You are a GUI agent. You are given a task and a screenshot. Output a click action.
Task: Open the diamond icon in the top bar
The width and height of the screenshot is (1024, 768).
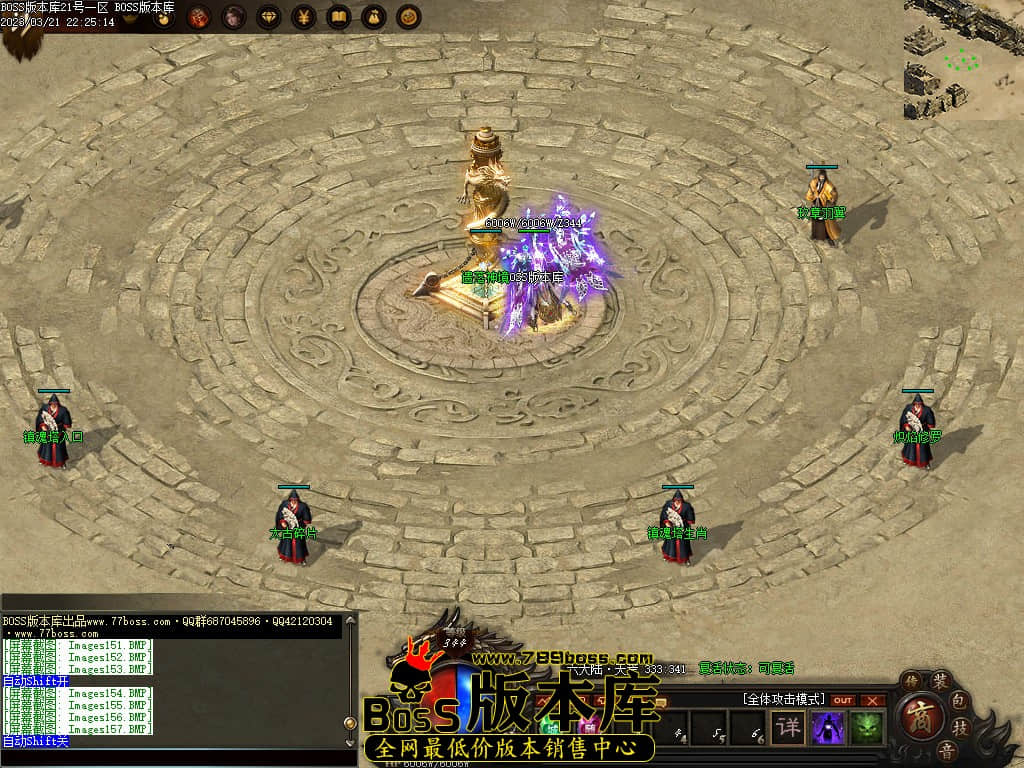269,17
